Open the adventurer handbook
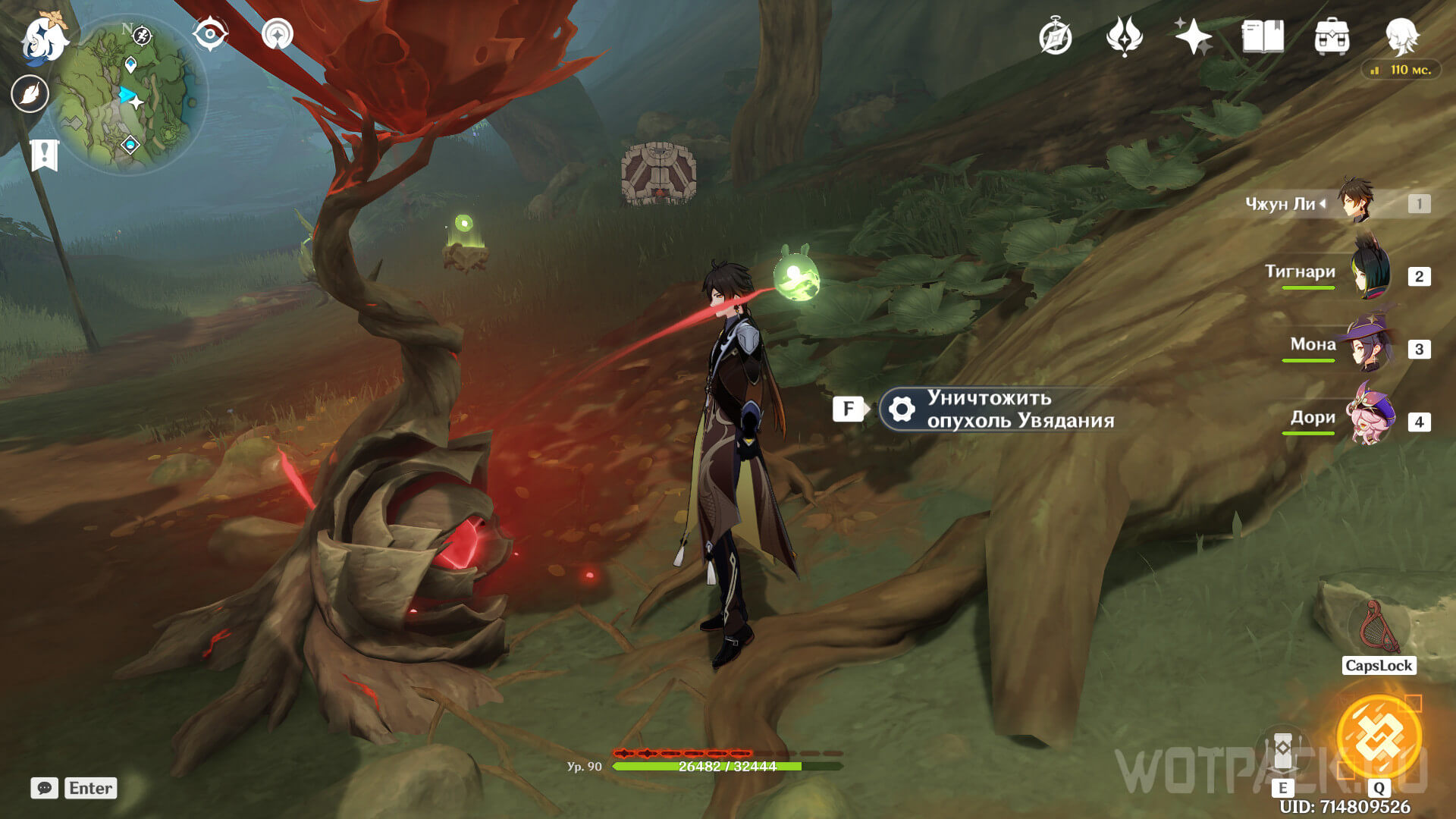 pos(1263,36)
